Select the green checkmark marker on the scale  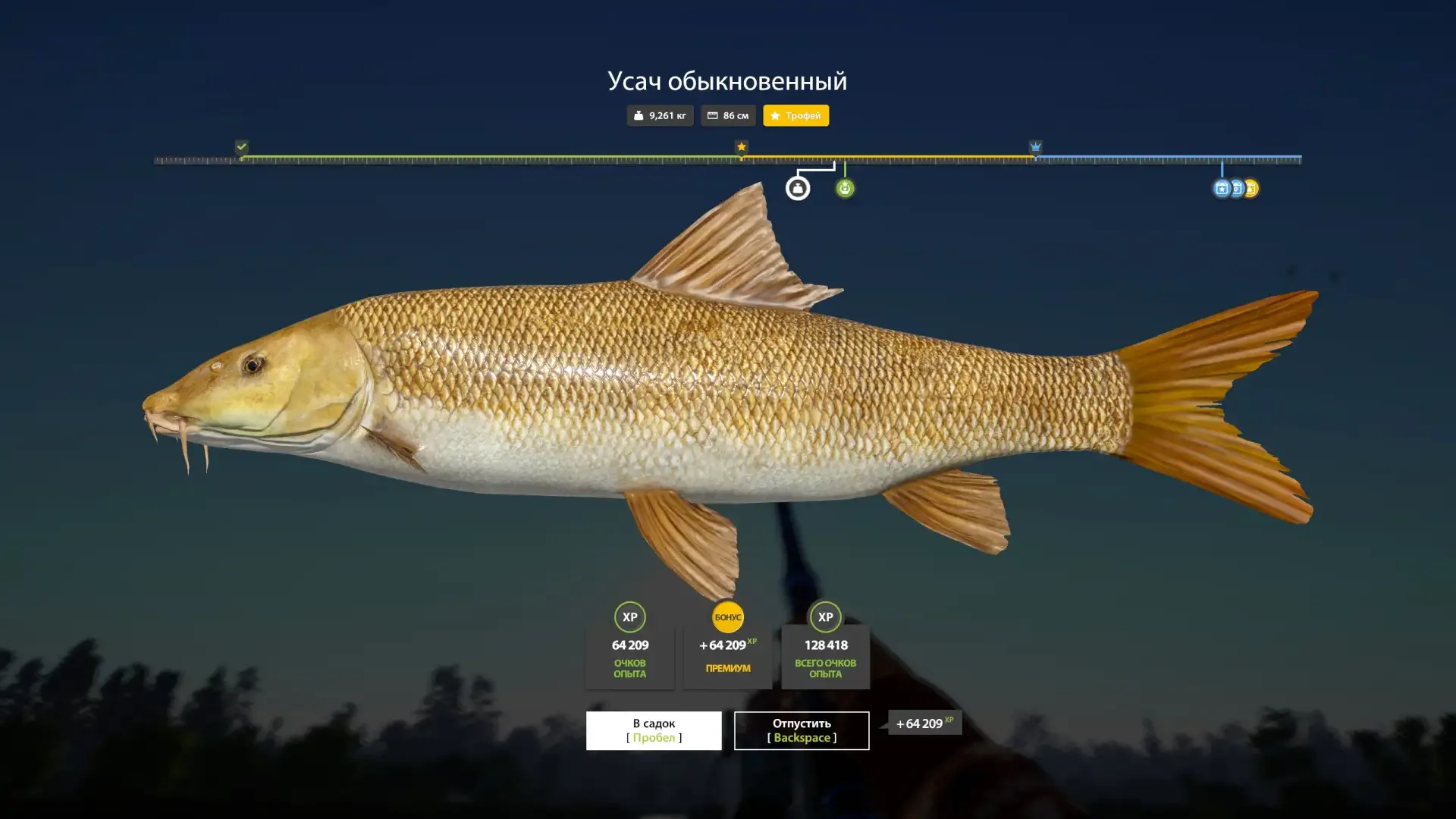click(x=241, y=146)
